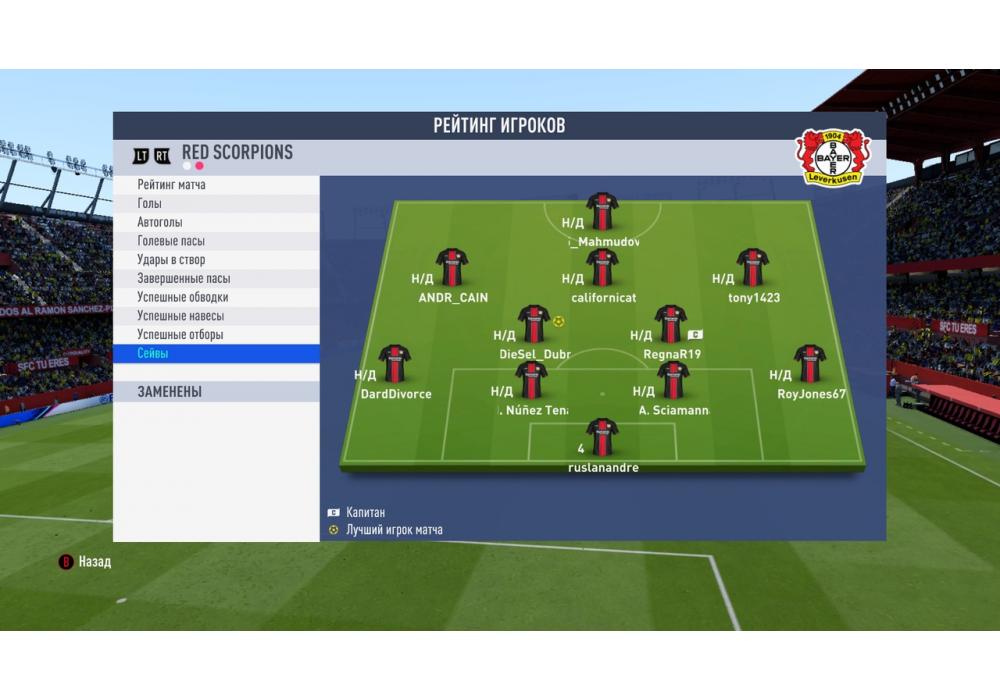Open the ЗАМЕНЕНЫ substitutes section
The image size is (1000, 700).
[216, 392]
